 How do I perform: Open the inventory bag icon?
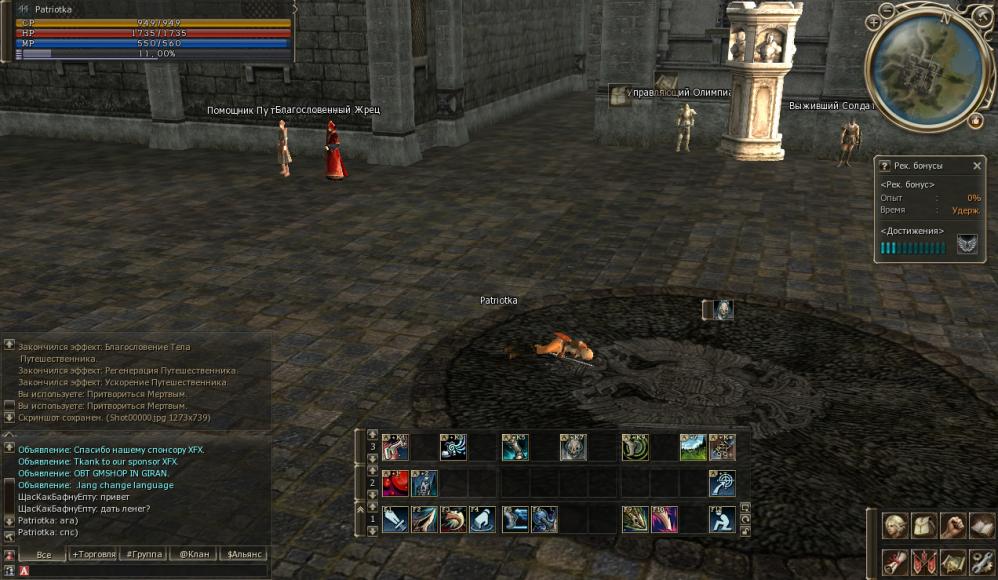tap(924, 525)
